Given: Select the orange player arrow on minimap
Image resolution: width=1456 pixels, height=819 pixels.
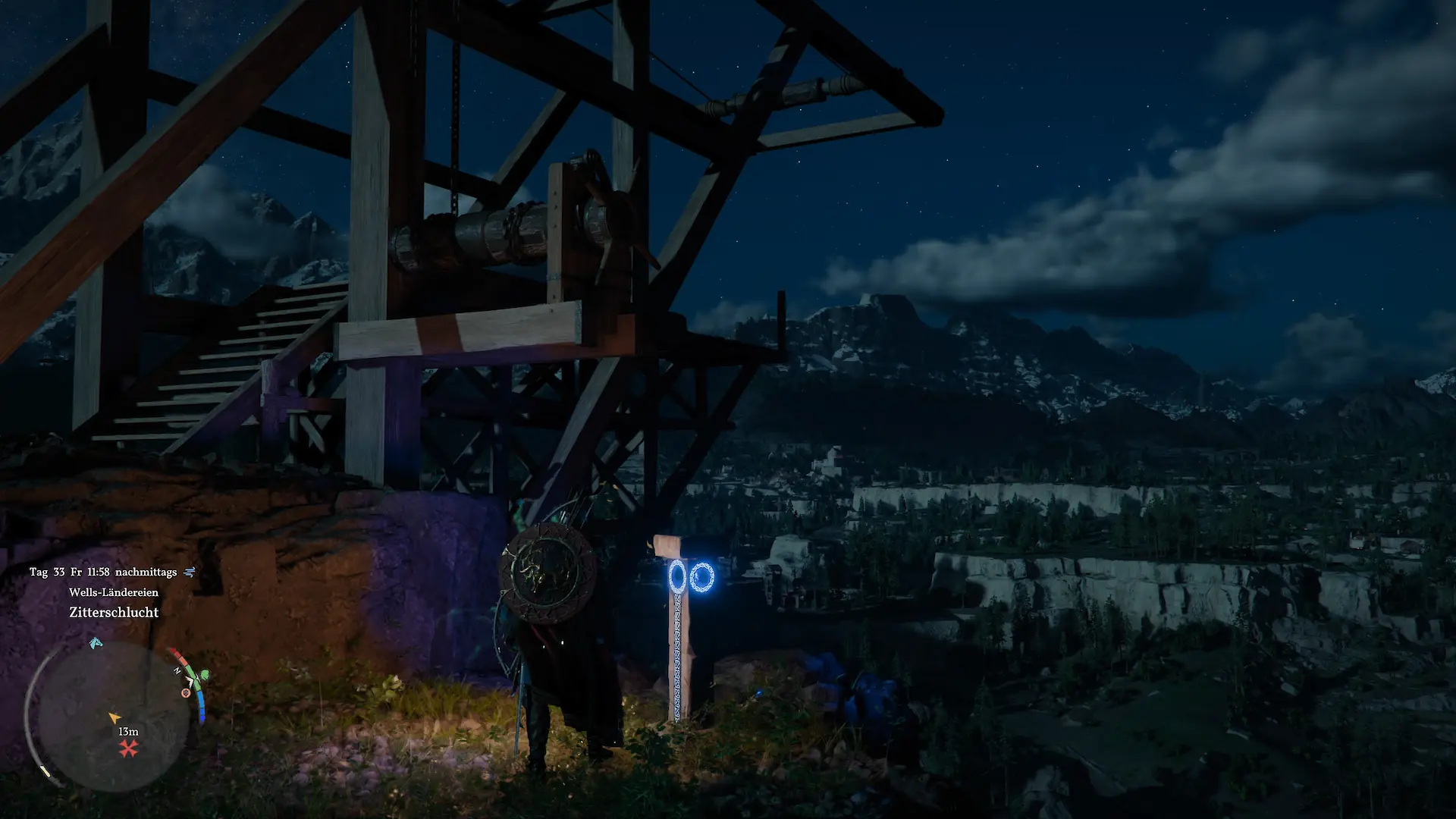Looking at the screenshot, I should click(x=114, y=717).
